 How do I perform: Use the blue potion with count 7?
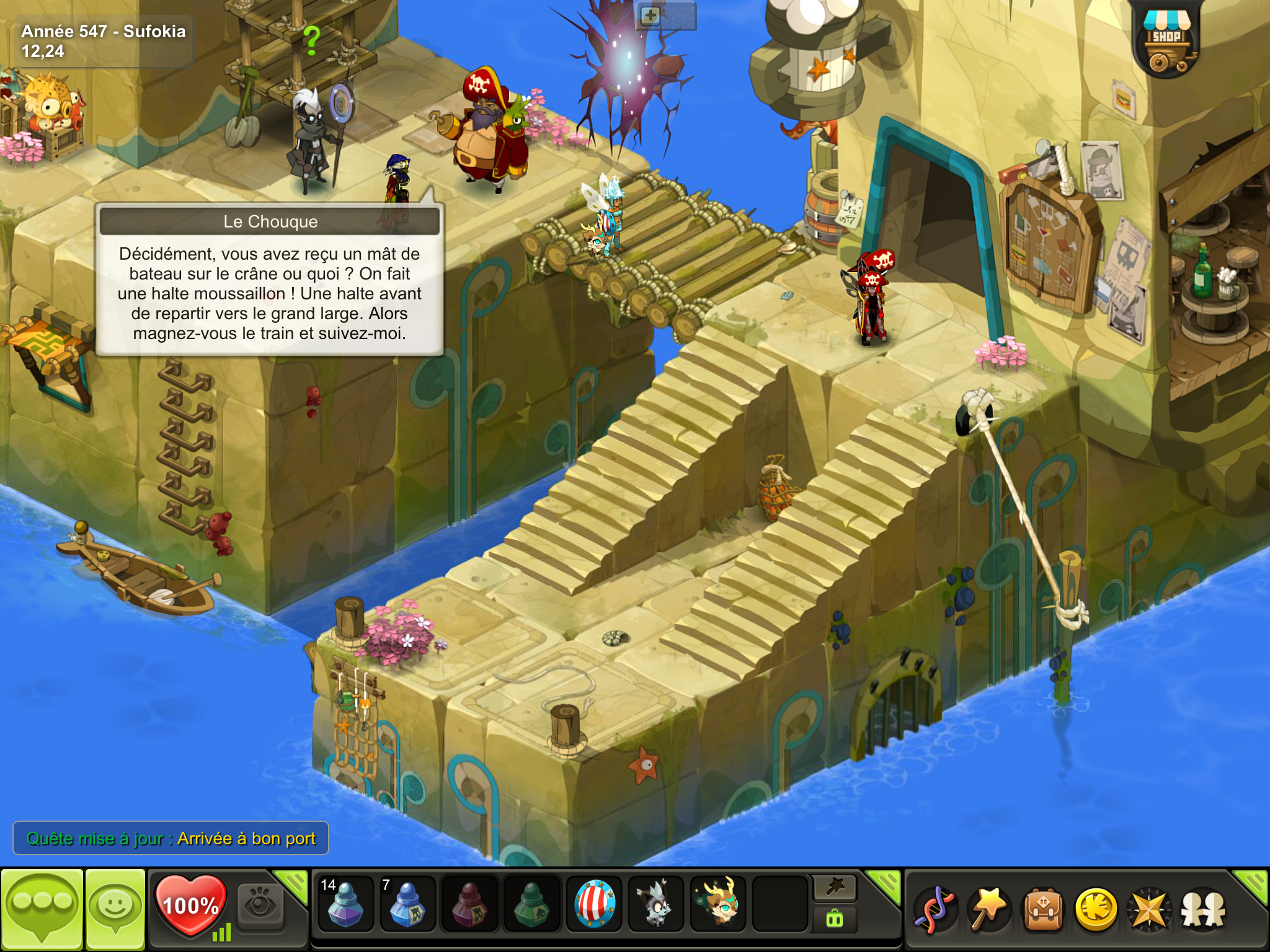[407, 904]
